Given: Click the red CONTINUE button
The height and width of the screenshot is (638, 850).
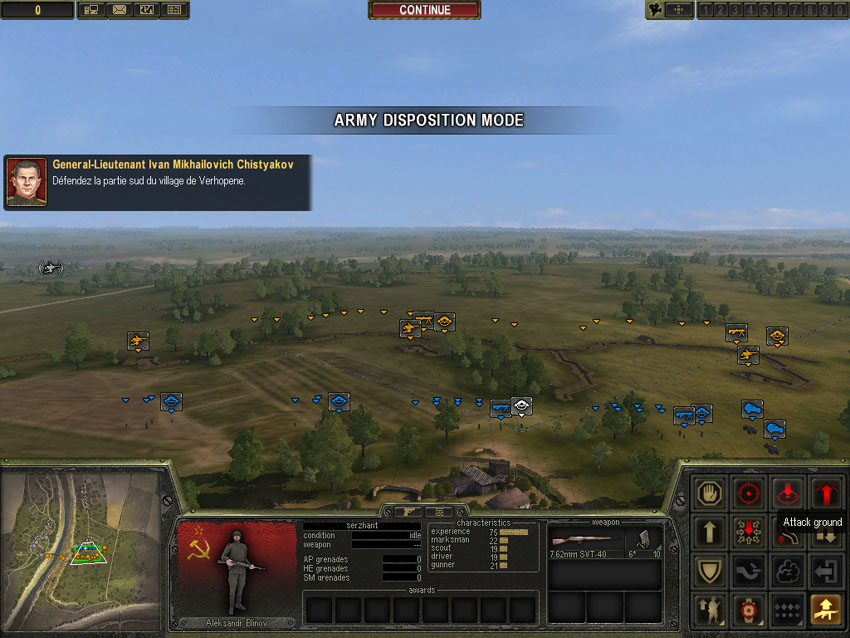Looking at the screenshot, I should 424,10.
